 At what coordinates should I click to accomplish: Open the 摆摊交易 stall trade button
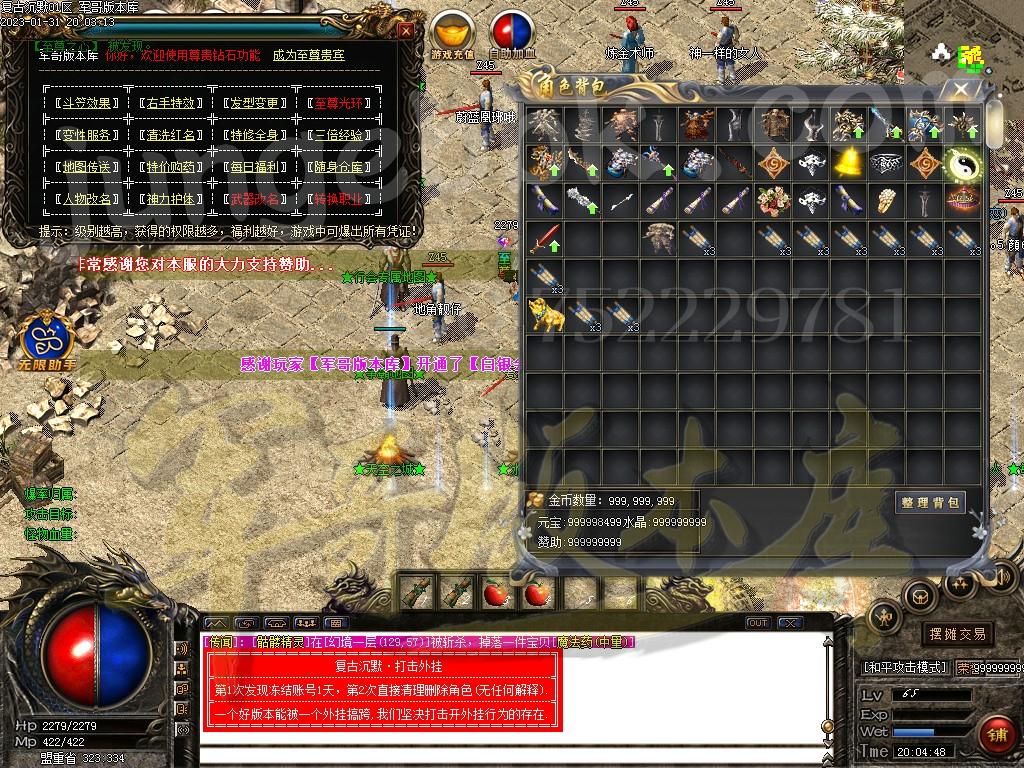pyautogui.click(x=957, y=634)
